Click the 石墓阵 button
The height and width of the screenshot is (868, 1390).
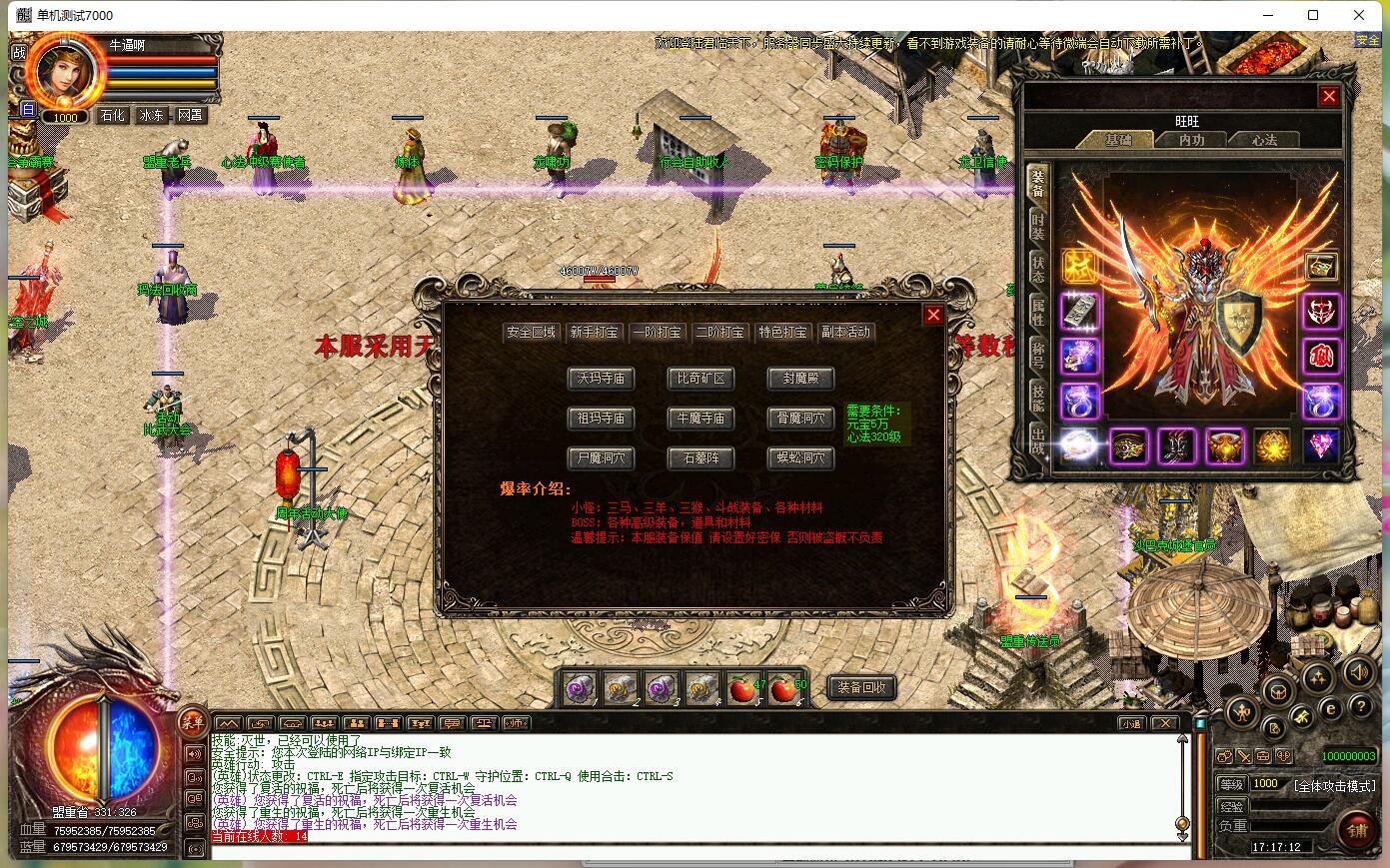700,458
